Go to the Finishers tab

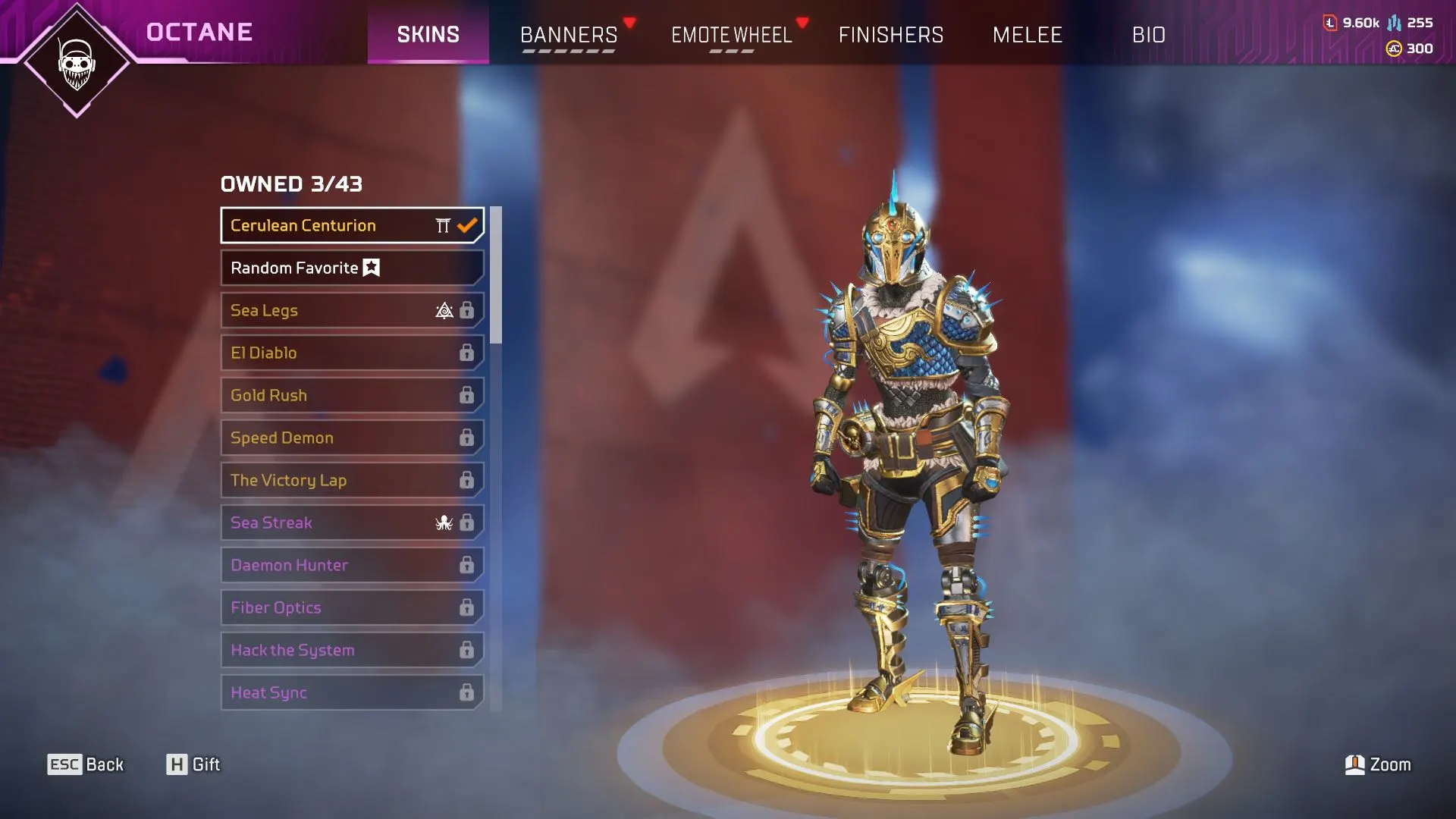click(891, 35)
